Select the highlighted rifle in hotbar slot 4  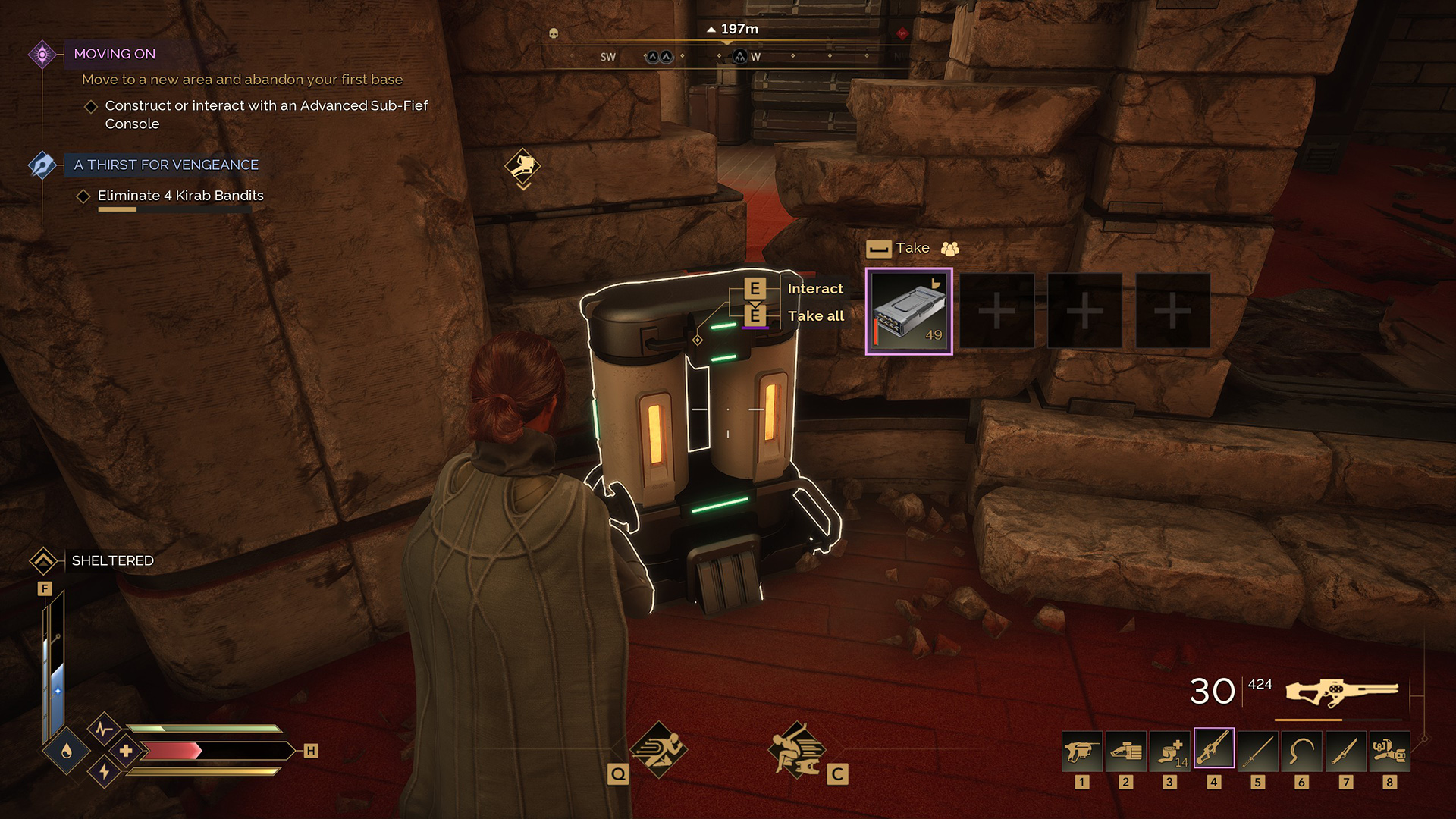[1214, 749]
